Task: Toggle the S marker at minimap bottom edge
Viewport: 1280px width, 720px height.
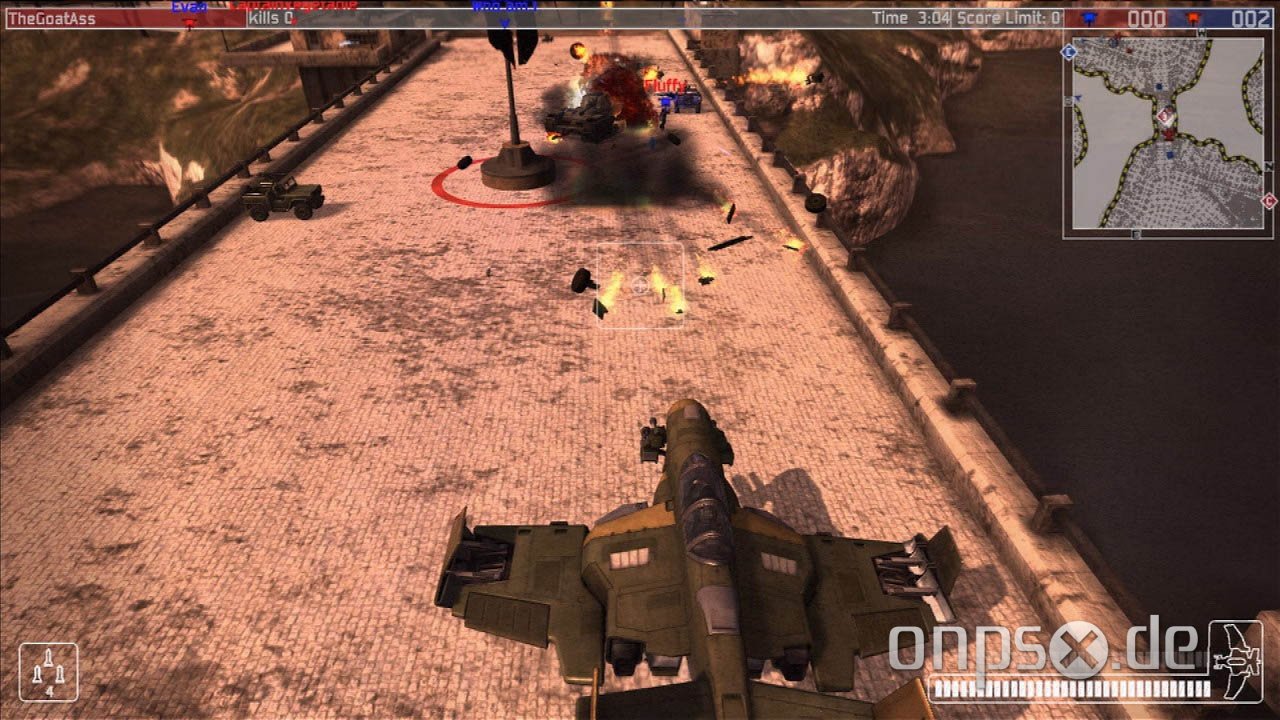Action: point(1135,231)
